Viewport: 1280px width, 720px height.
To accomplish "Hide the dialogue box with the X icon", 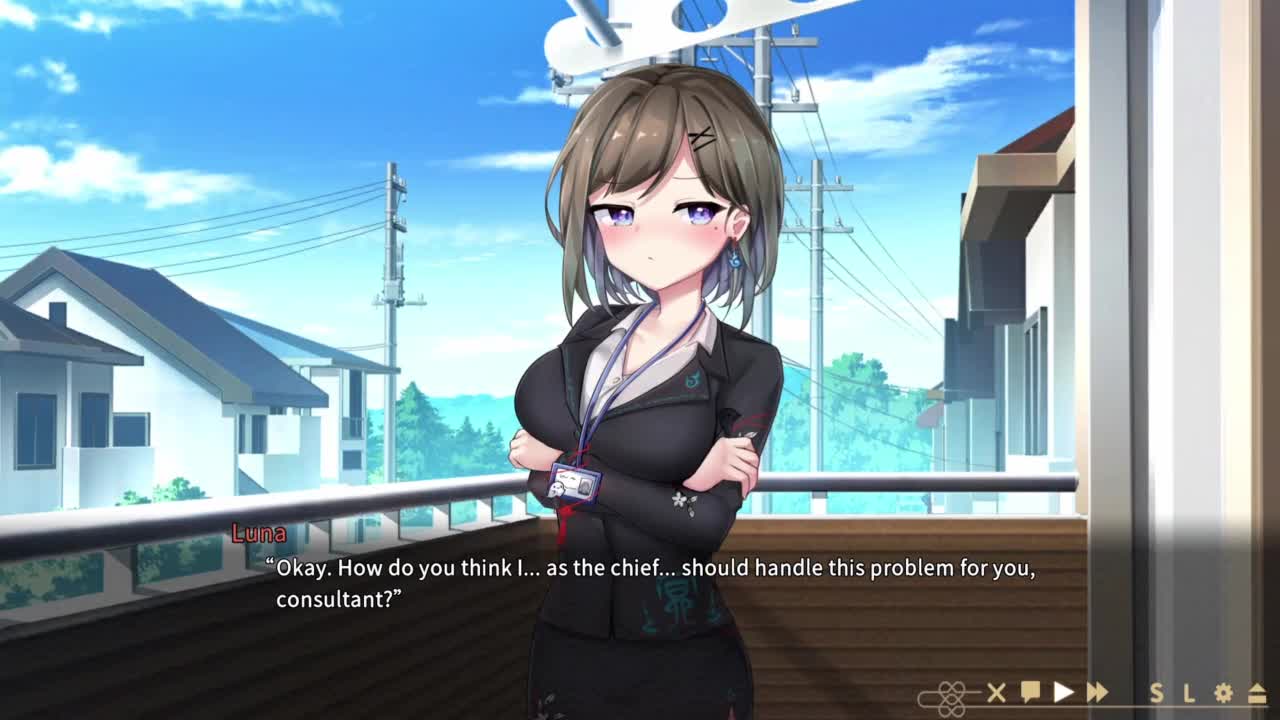I will pyautogui.click(x=996, y=692).
